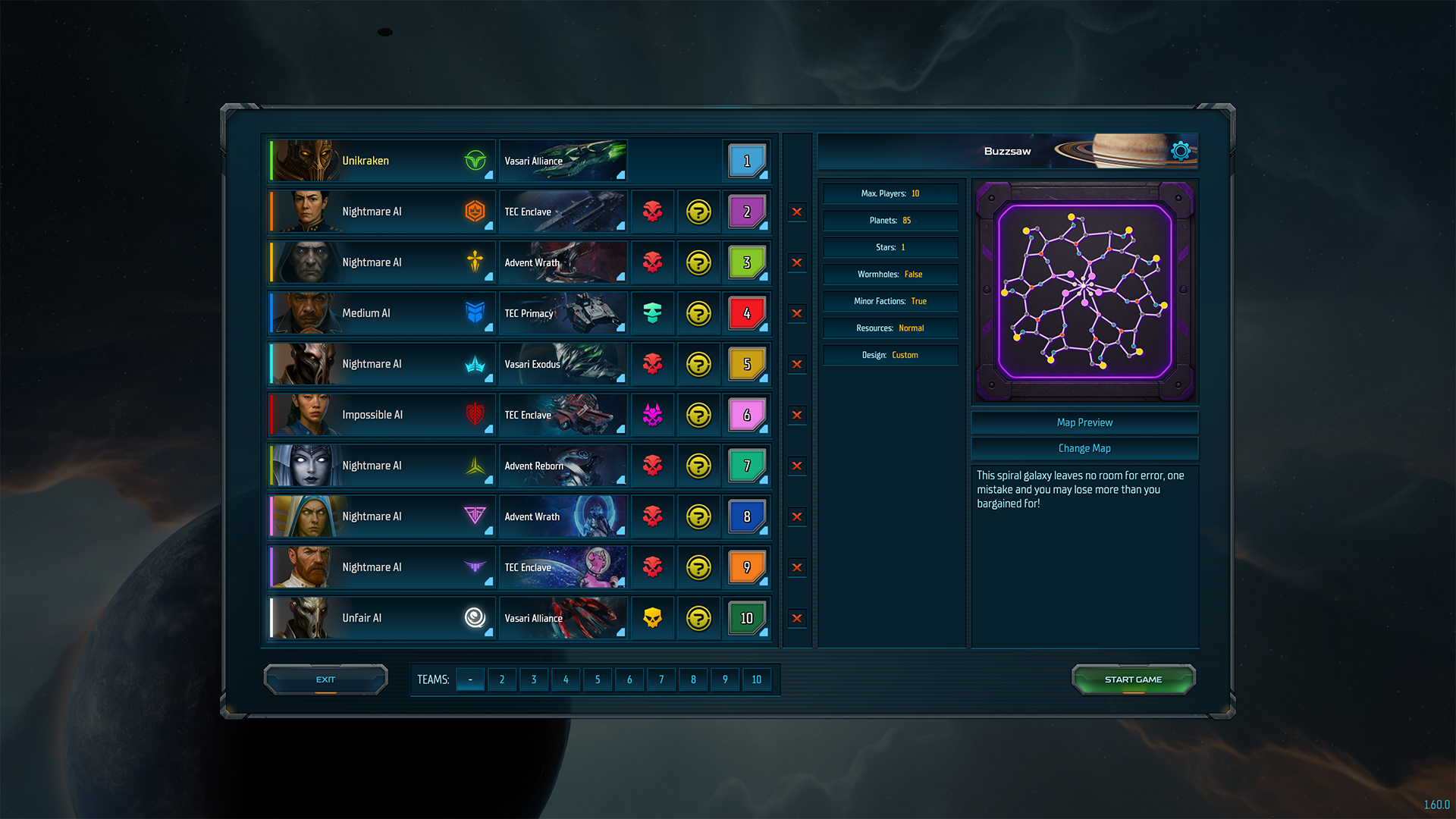
Task: Click Medium AI's yellow question mark icon
Action: 698,313
